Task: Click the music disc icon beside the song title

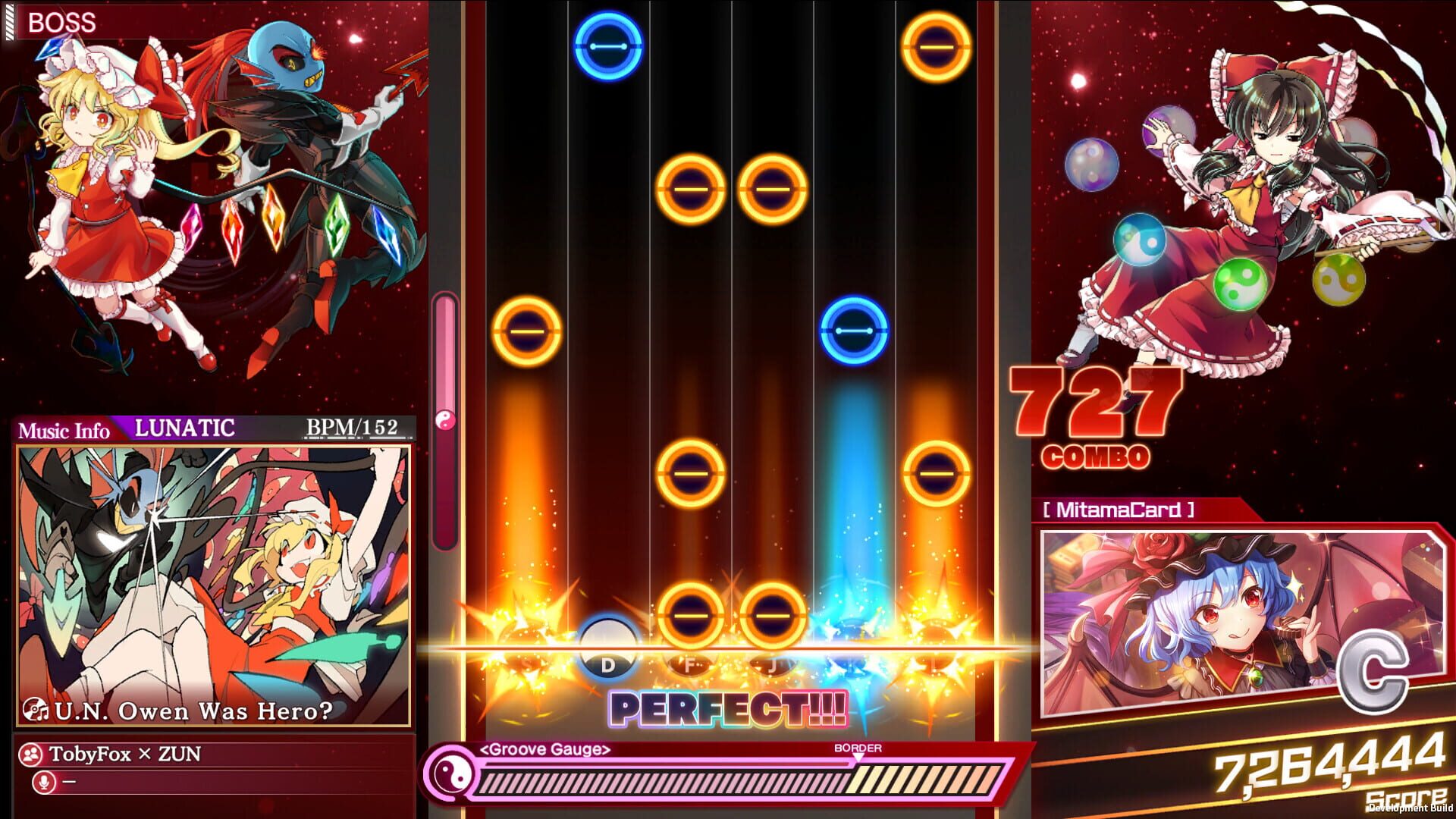Action: point(36,711)
